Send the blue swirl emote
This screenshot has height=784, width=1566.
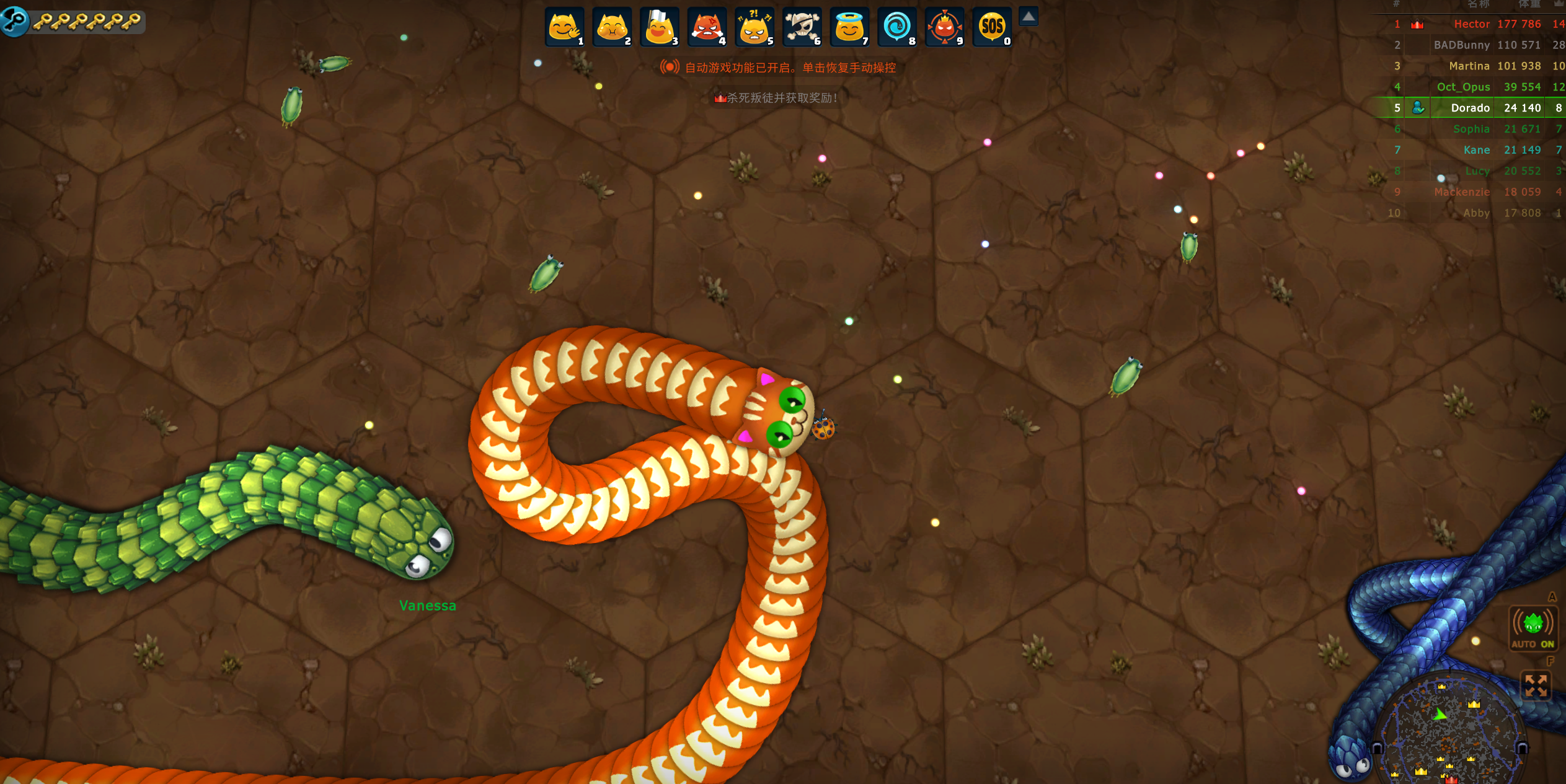coord(896,27)
